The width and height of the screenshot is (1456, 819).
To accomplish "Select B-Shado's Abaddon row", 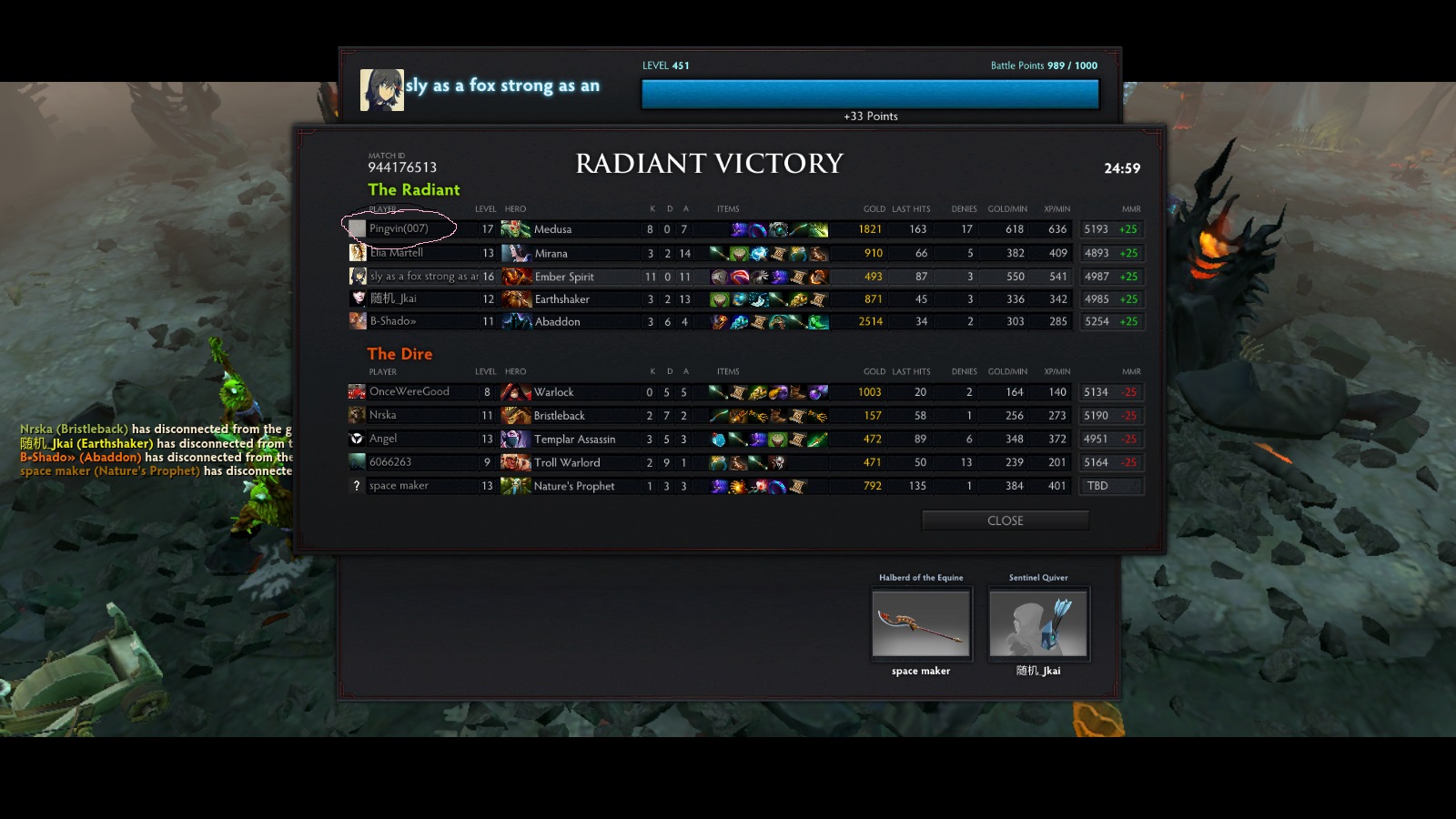I will [x=557, y=322].
